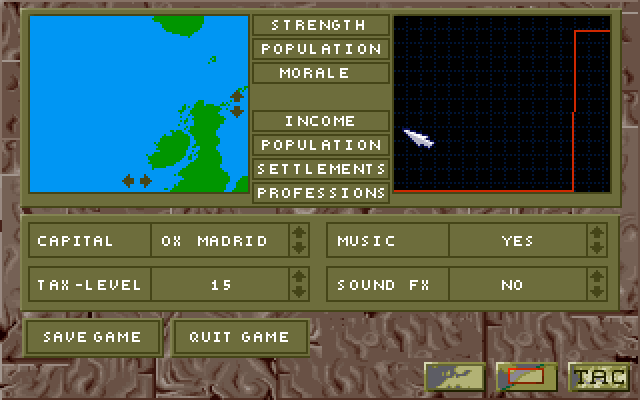
Task: Save the current game
Action: pyautogui.click(x=92, y=337)
